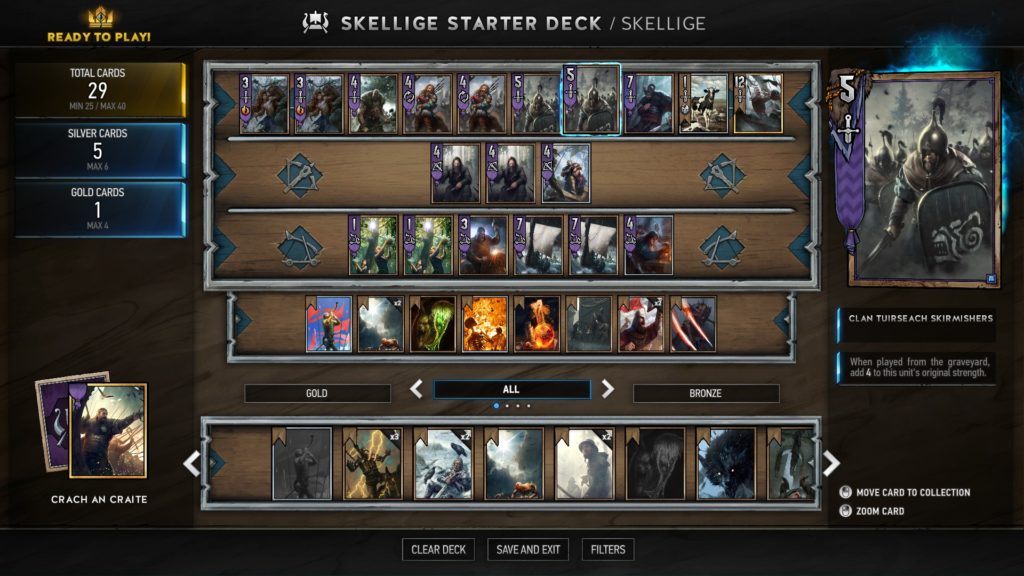This screenshot has height=576, width=1024.
Task: Choose the strength 12 gold-bordered card
Action: pos(757,103)
